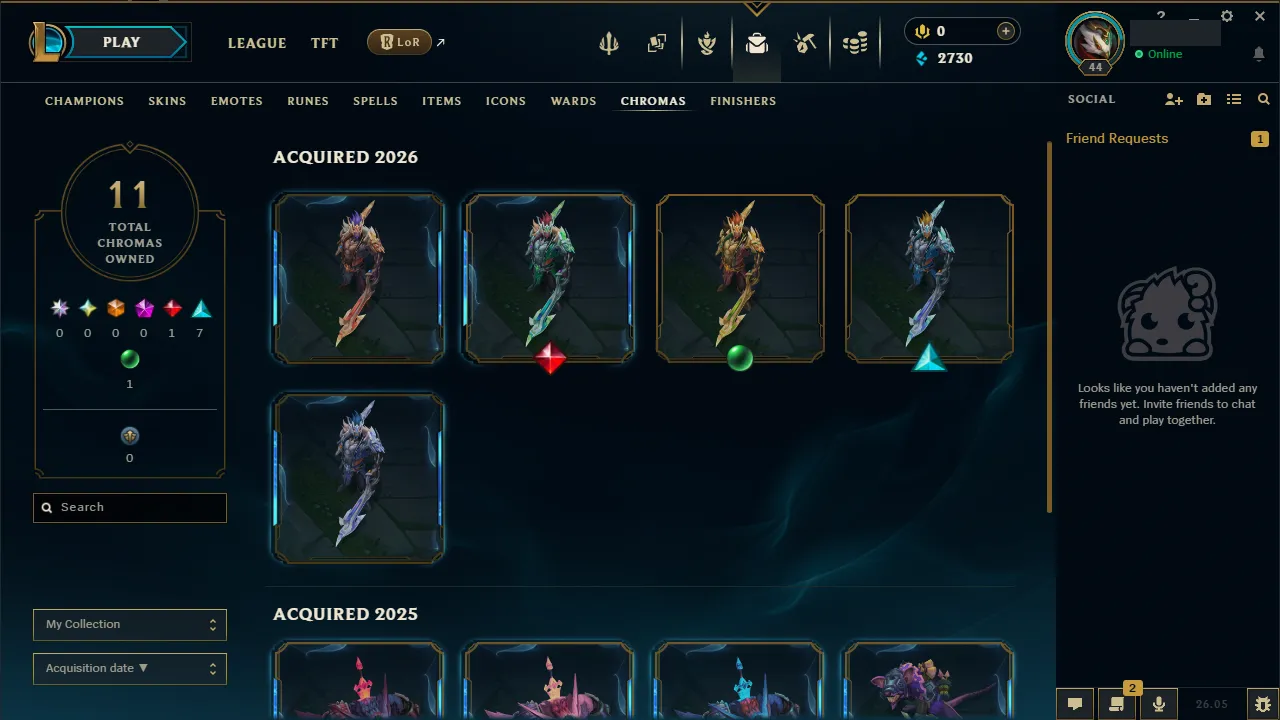
Task: Open the TFT section
Action: point(324,43)
